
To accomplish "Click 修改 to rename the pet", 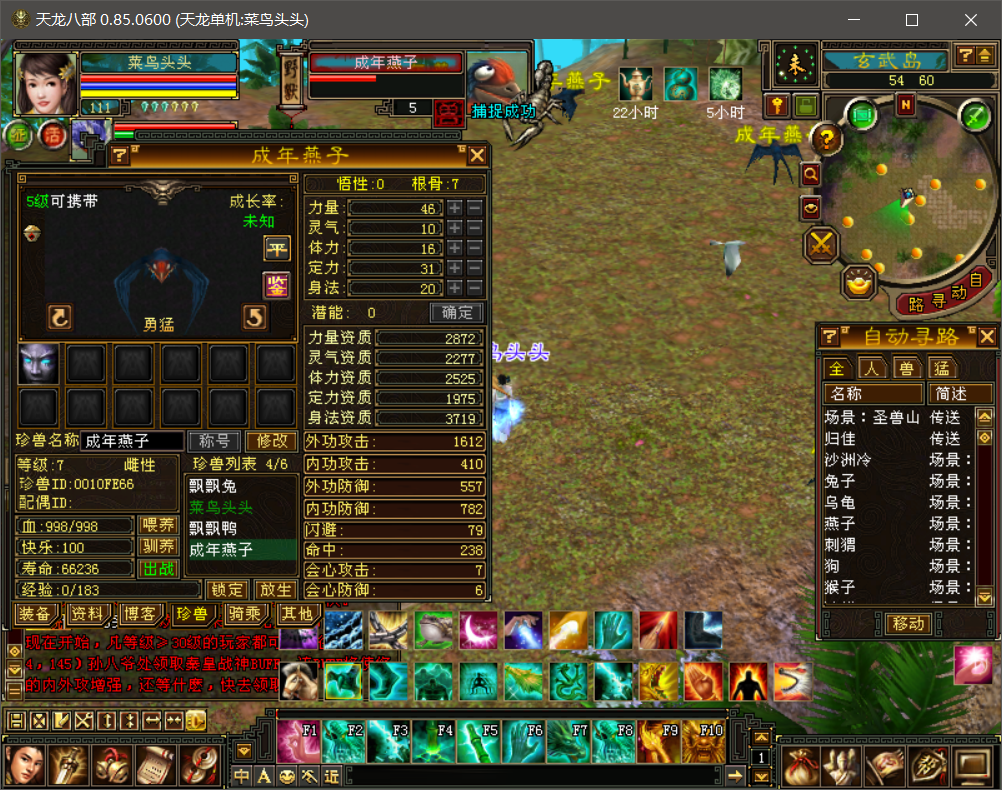I will [x=272, y=441].
